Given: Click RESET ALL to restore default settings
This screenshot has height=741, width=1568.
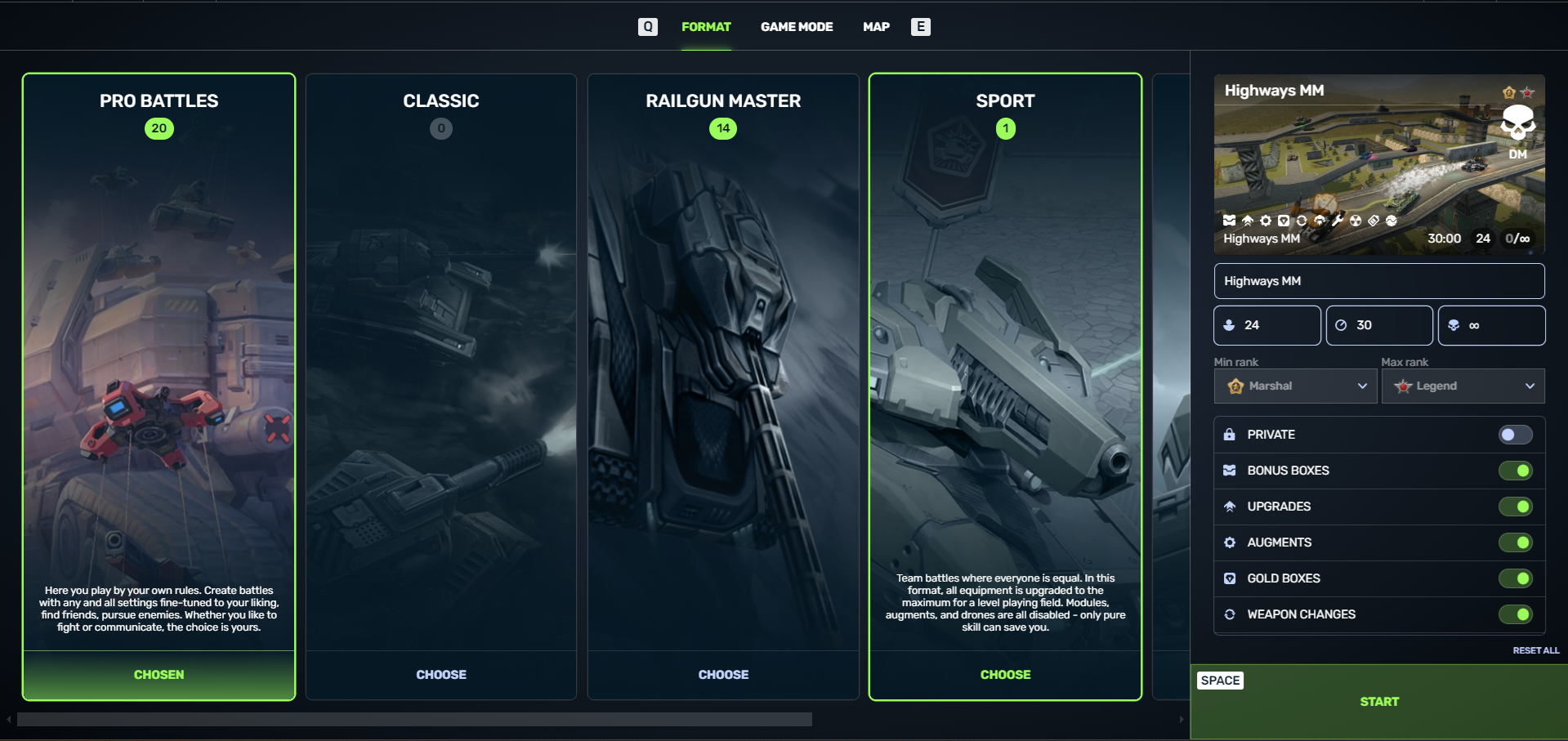Looking at the screenshot, I should [1535, 650].
